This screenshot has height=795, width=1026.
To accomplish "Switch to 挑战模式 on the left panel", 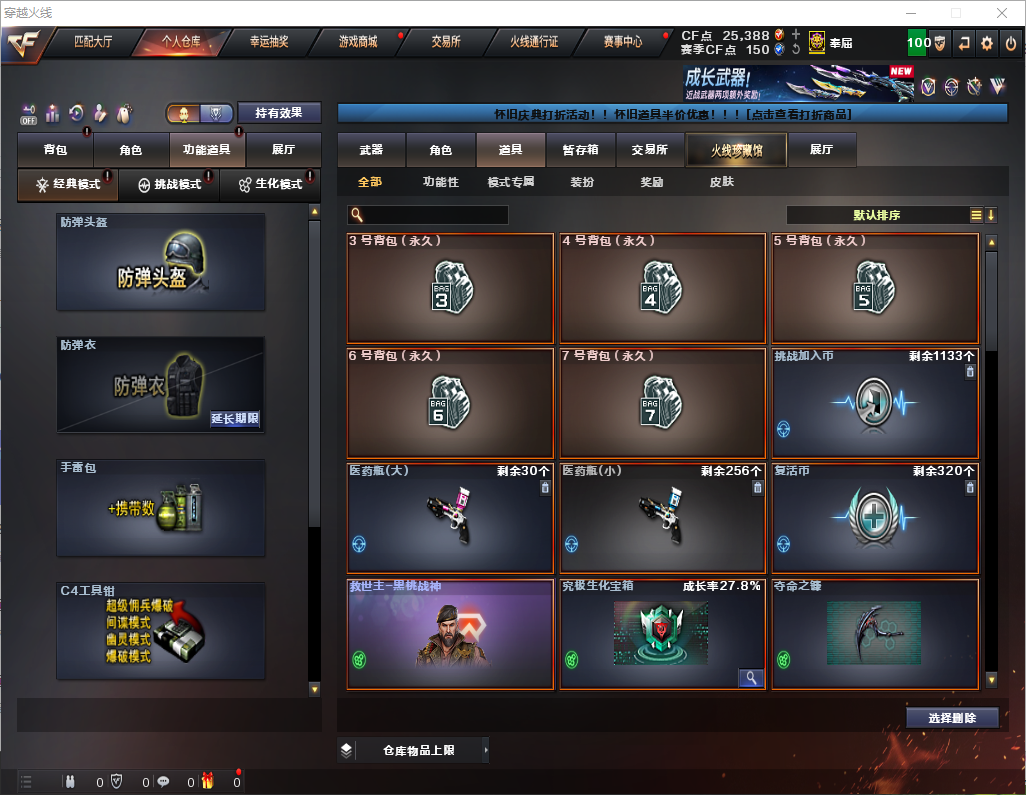I will [x=169, y=185].
